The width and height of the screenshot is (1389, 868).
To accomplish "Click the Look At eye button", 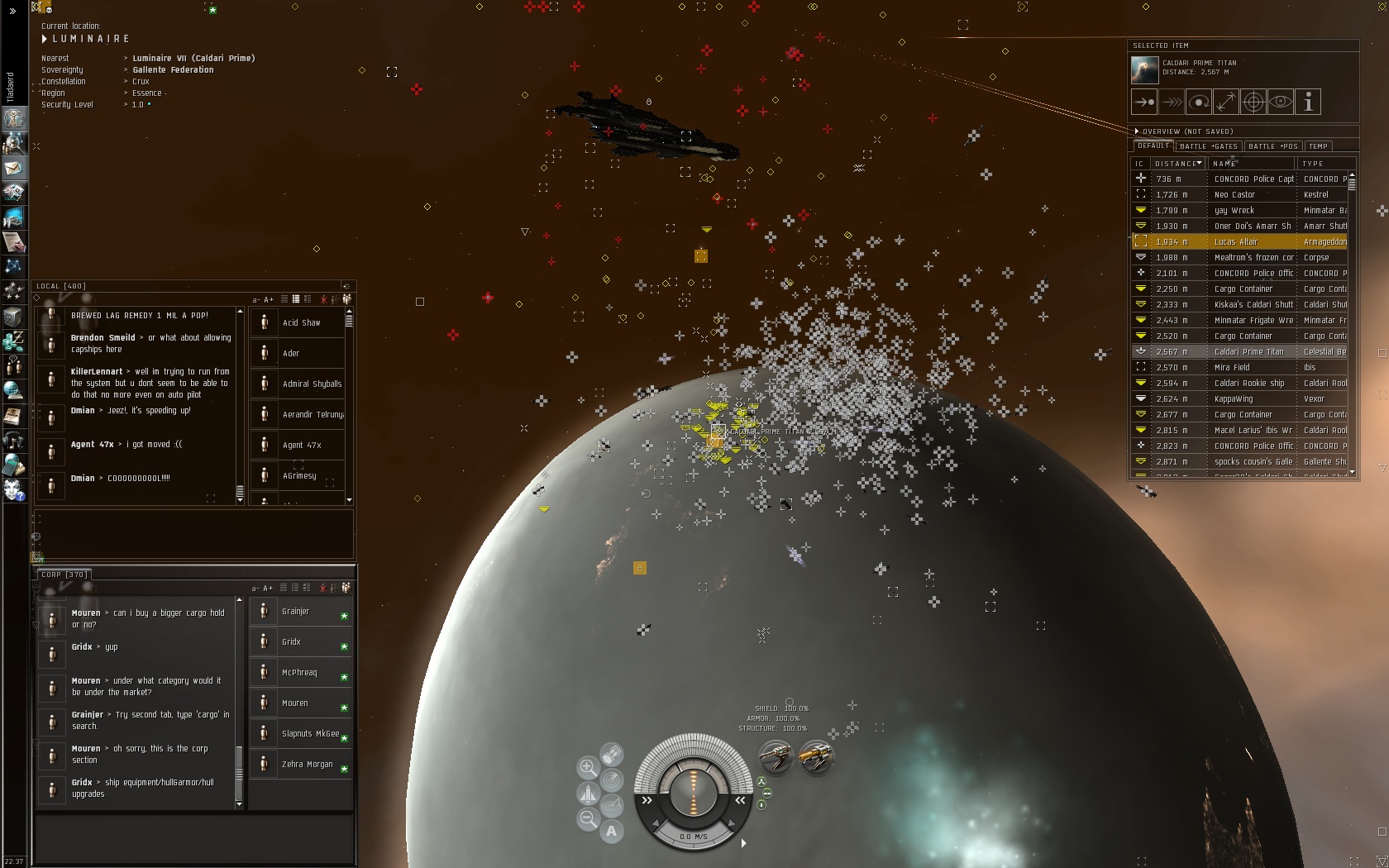I will [x=1281, y=103].
